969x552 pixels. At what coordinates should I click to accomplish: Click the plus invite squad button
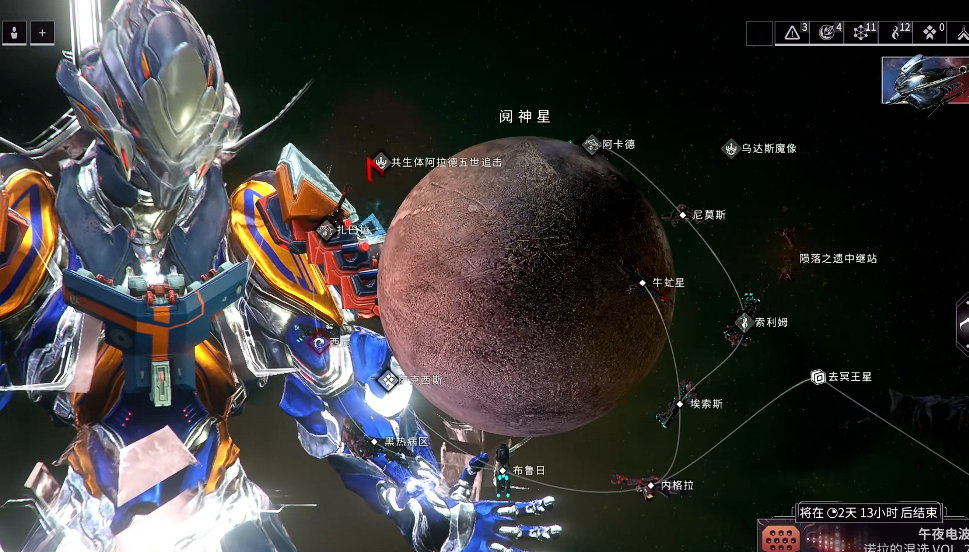pyautogui.click(x=42, y=33)
